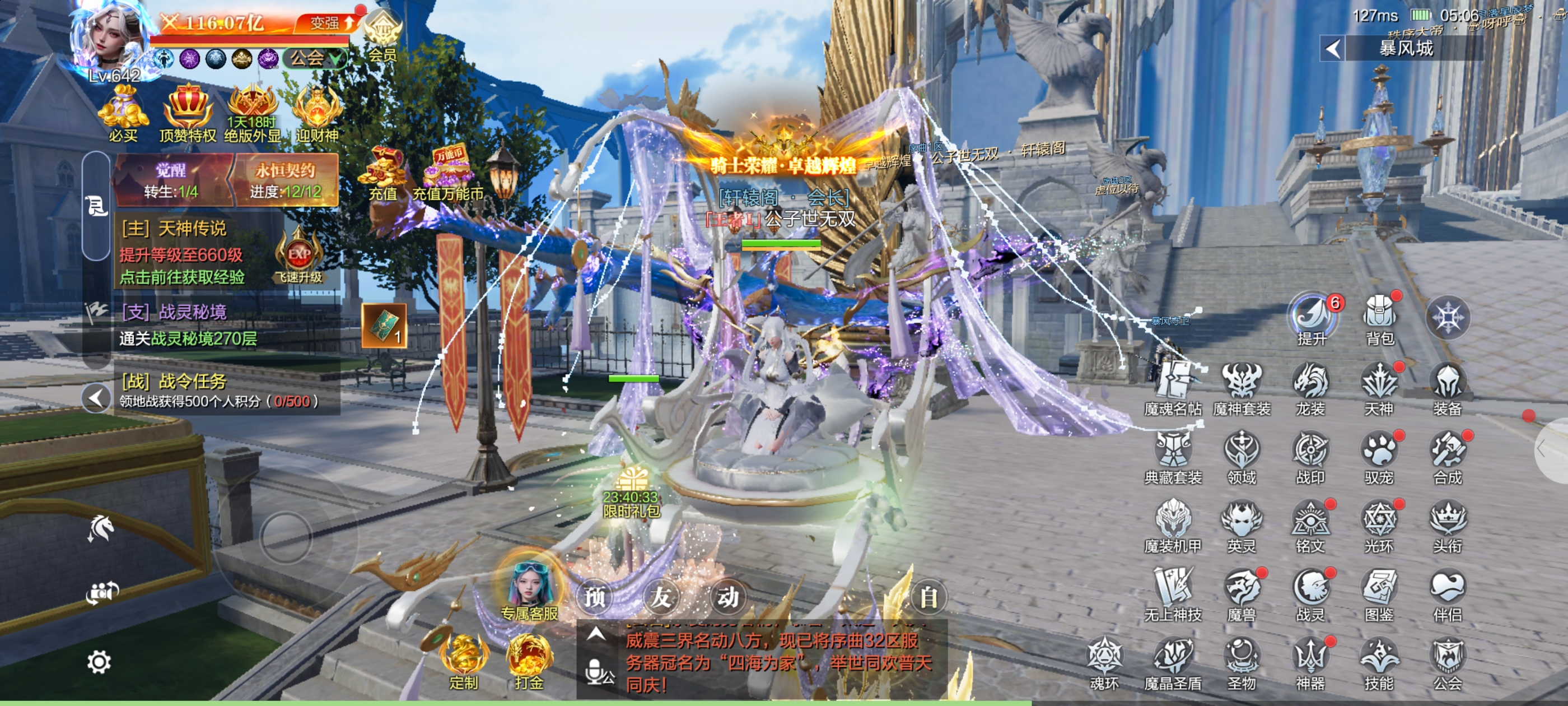Open the 背包 backpack
The width and height of the screenshot is (1568, 706).
(x=1379, y=318)
